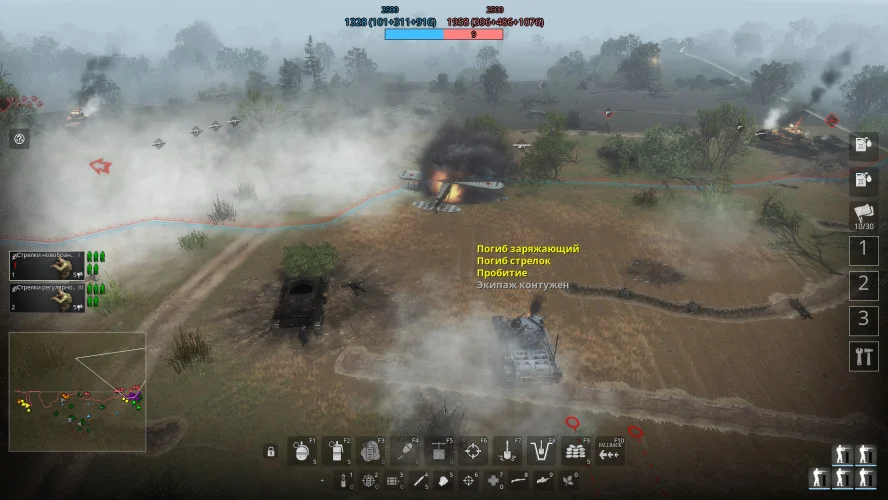This screenshot has height=500, width=888.
Task: Select the second rifle squad card
Action: tap(47, 296)
